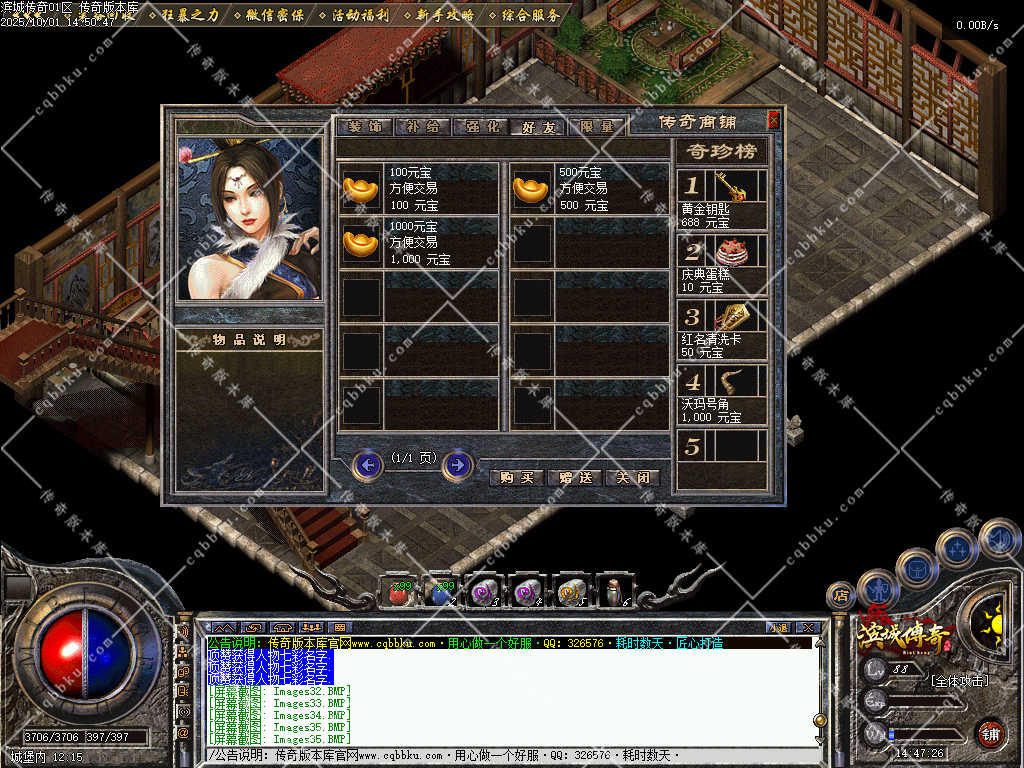
Task: Click the round red 铺 shop button
Action: click(x=990, y=733)
